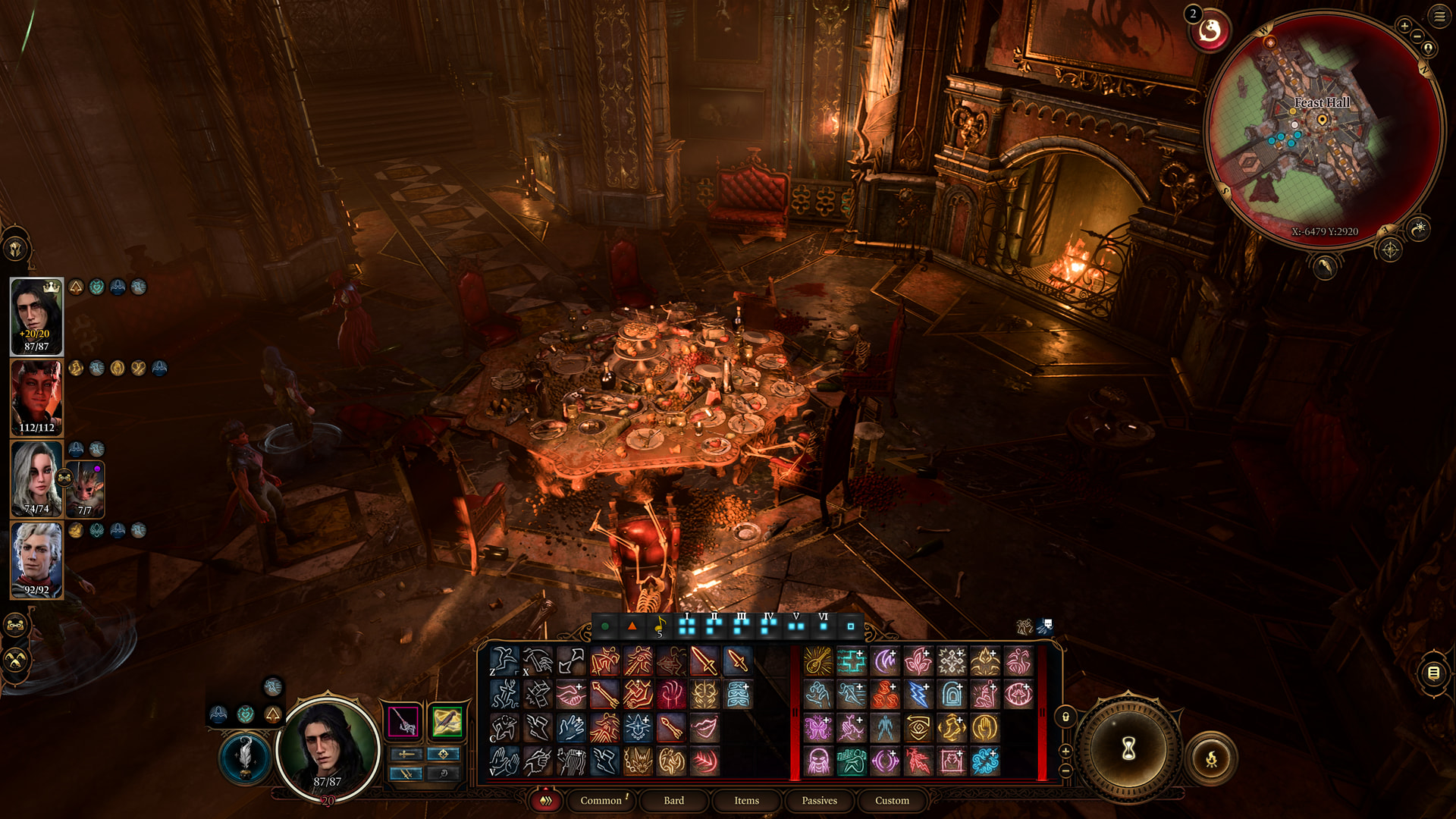Switch to the Custom hotbar tab
This screenshot has height=819, width=1456.
892,801
